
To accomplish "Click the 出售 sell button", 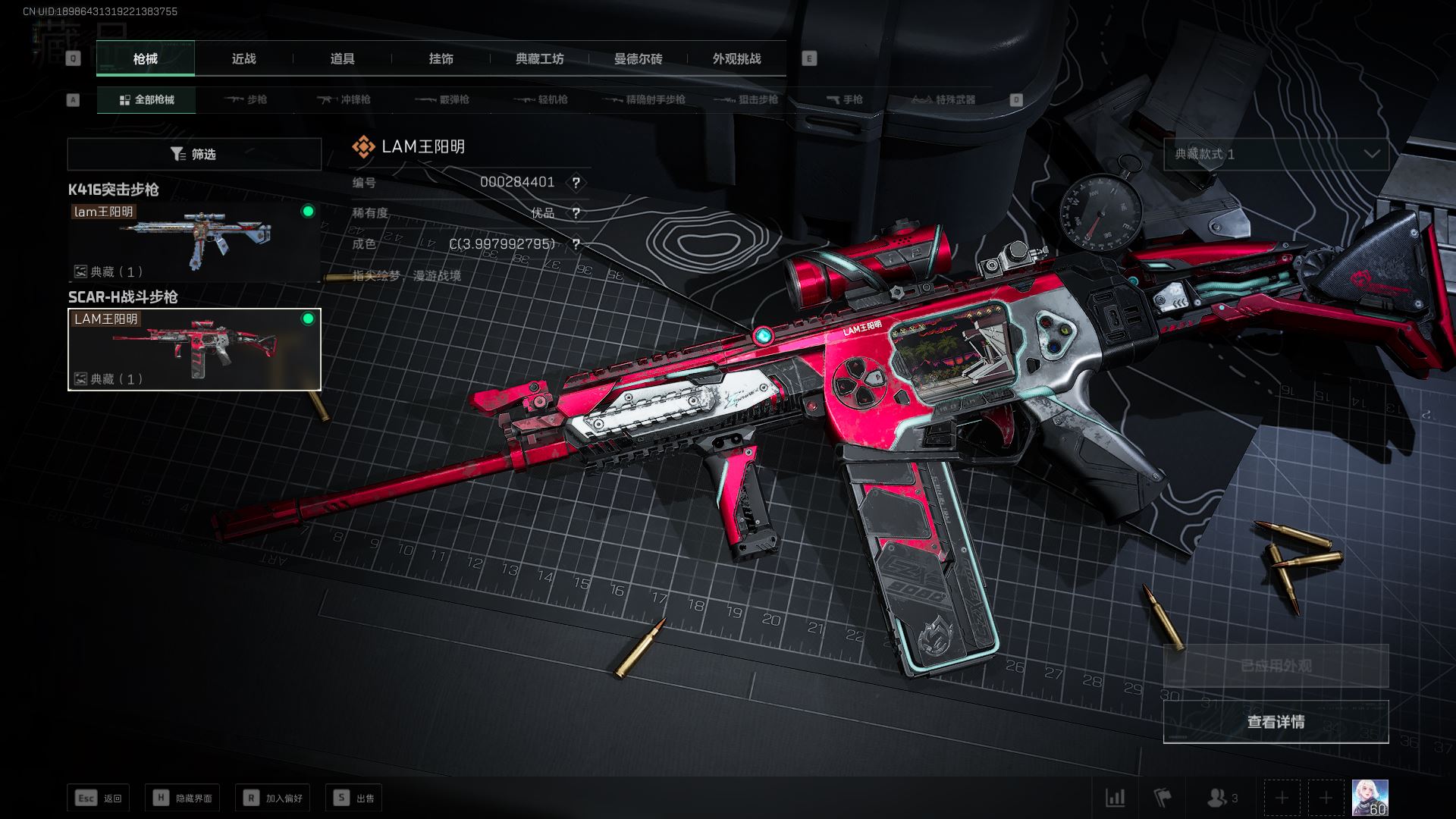I will pyautogui.click(x=353, y=798).
